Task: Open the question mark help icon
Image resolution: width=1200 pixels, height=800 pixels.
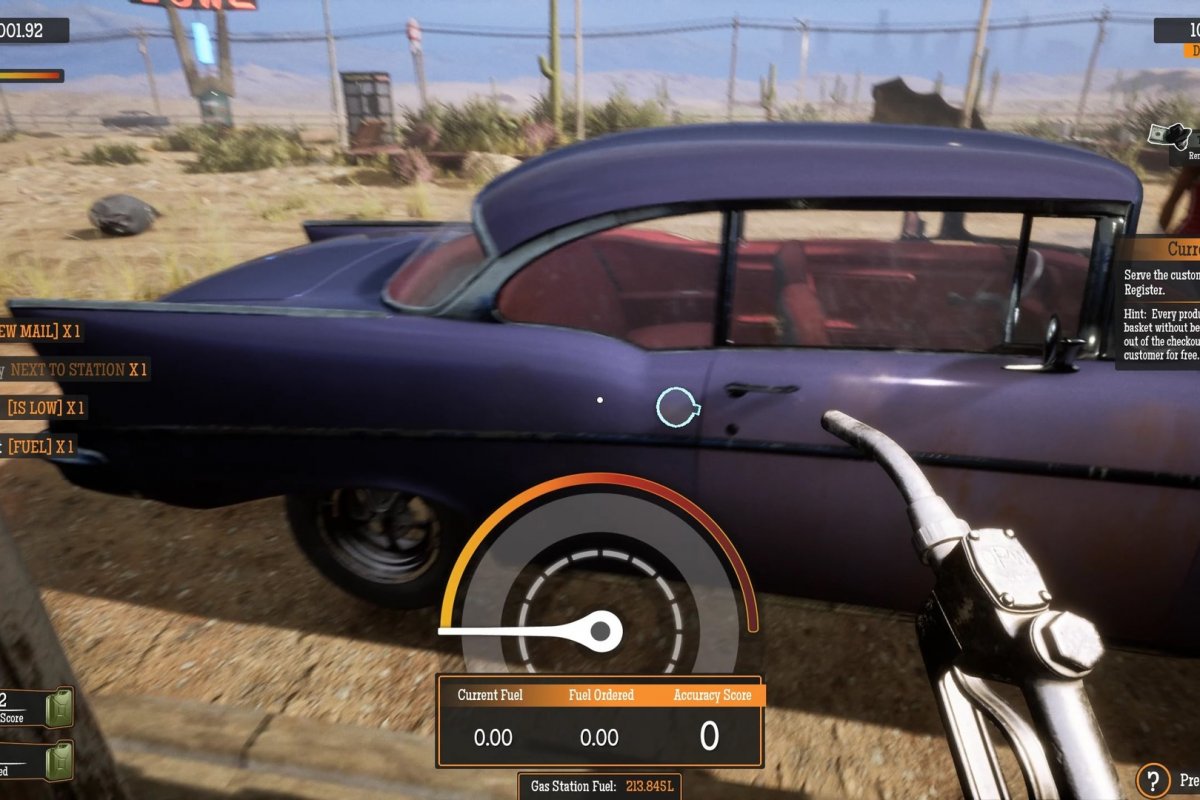Action: pos(1153,780)
